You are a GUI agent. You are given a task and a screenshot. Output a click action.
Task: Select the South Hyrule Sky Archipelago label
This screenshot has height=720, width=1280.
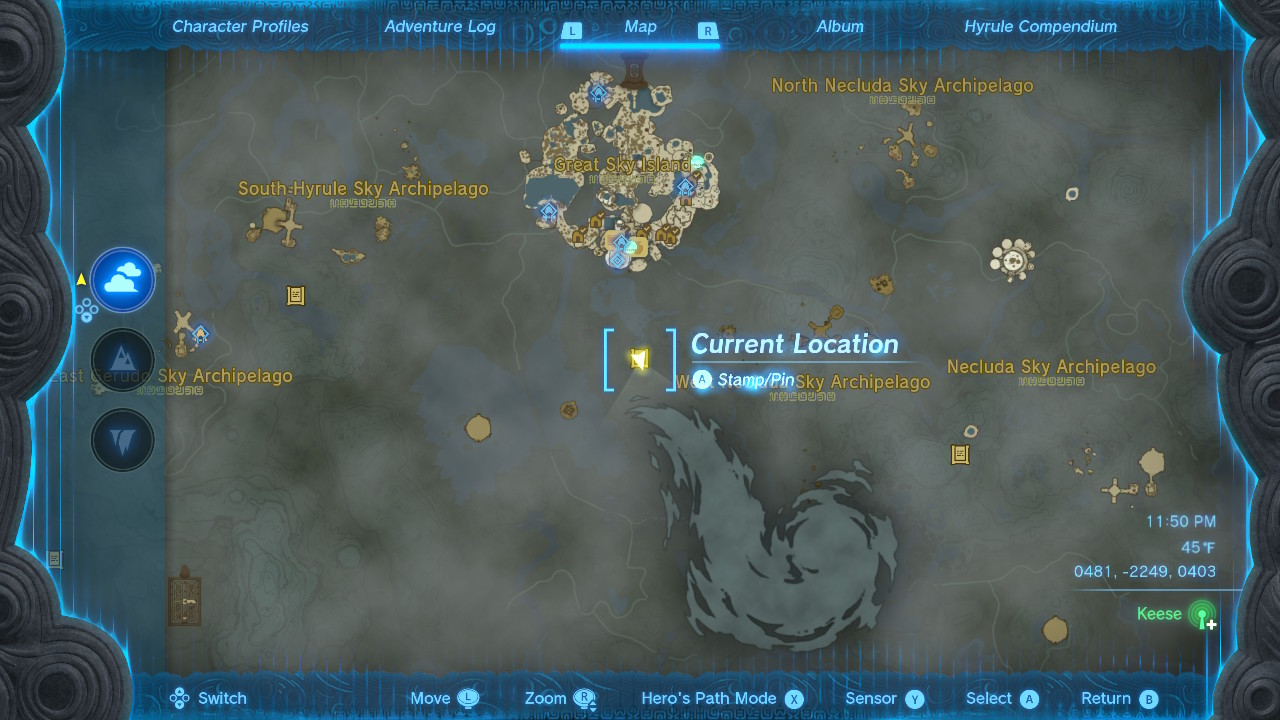pyautogui.click(x=363, y=189)
